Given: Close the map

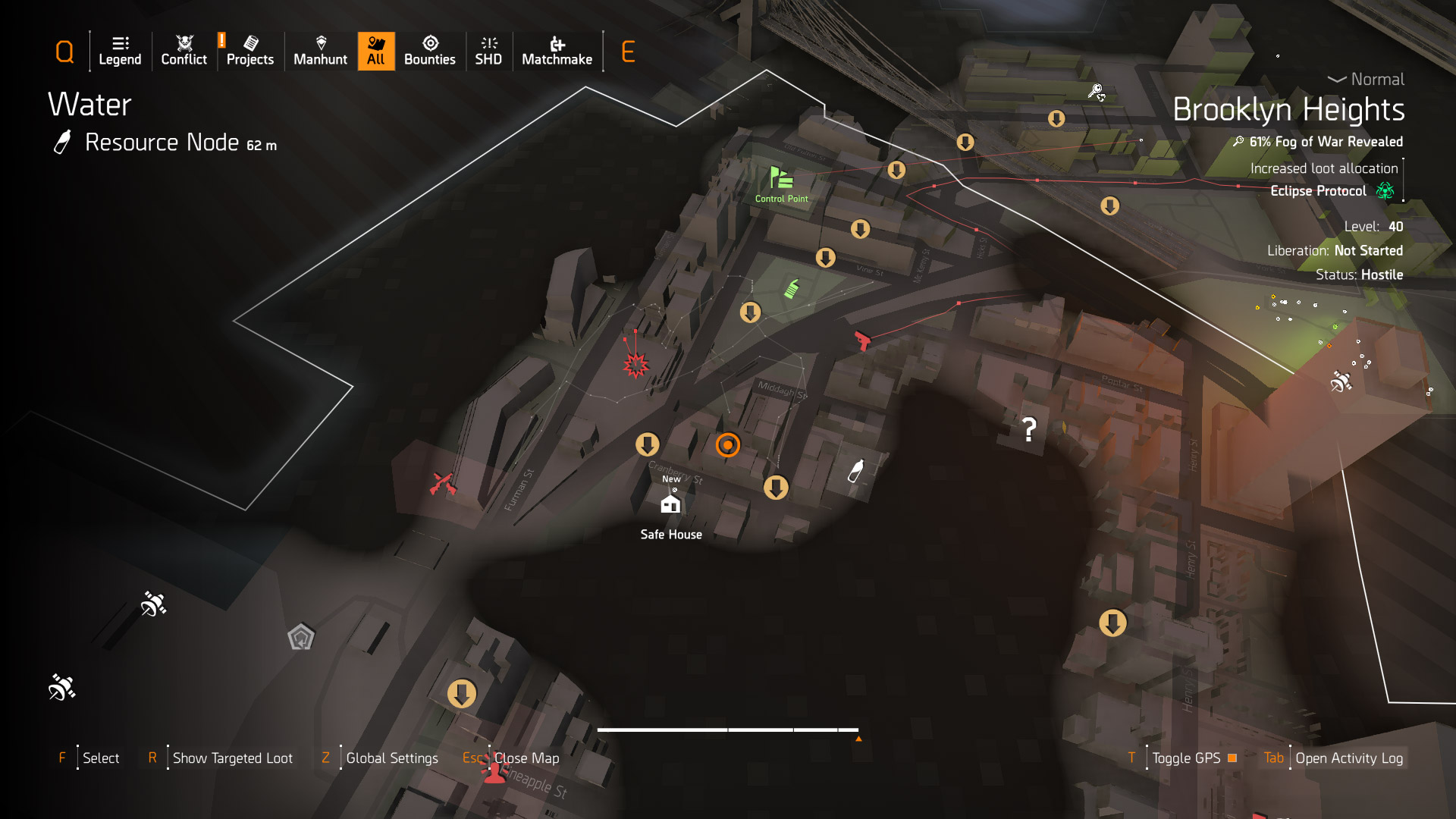Looking at the screenshot, I should tap(526, 758).
